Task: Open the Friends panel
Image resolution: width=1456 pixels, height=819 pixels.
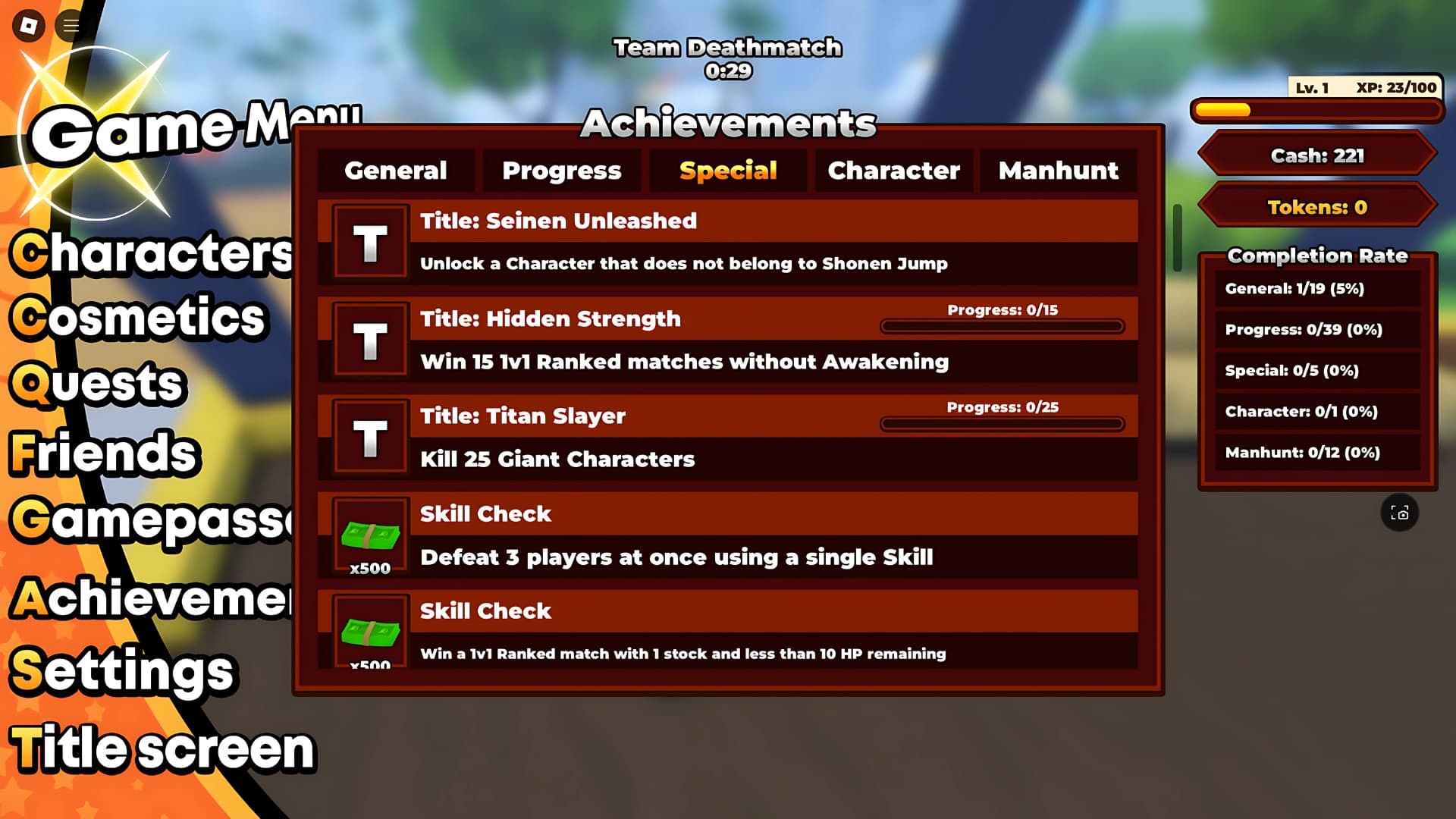Action: click(103, 453)
